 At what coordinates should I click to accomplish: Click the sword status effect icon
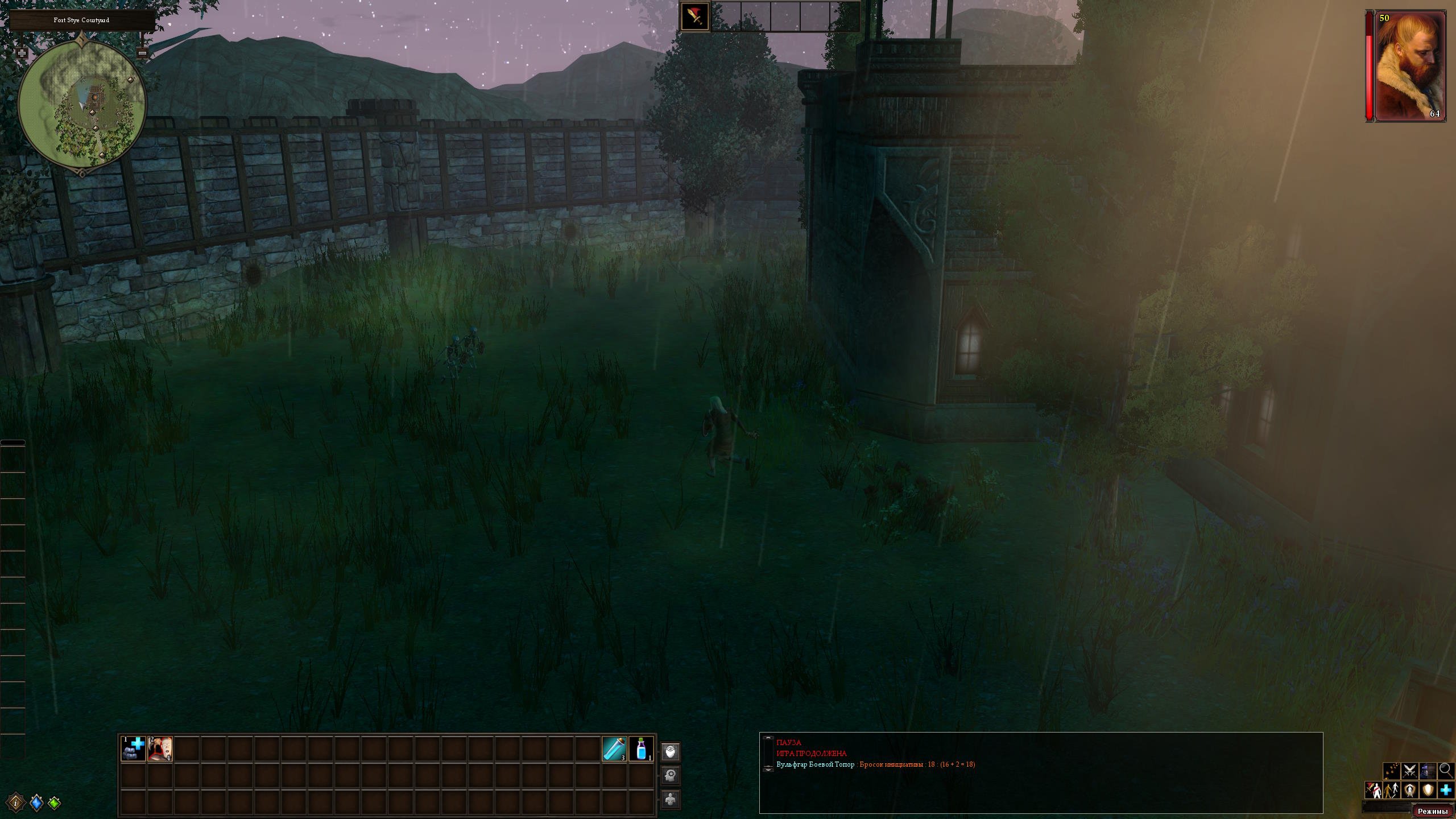(695, 16)
